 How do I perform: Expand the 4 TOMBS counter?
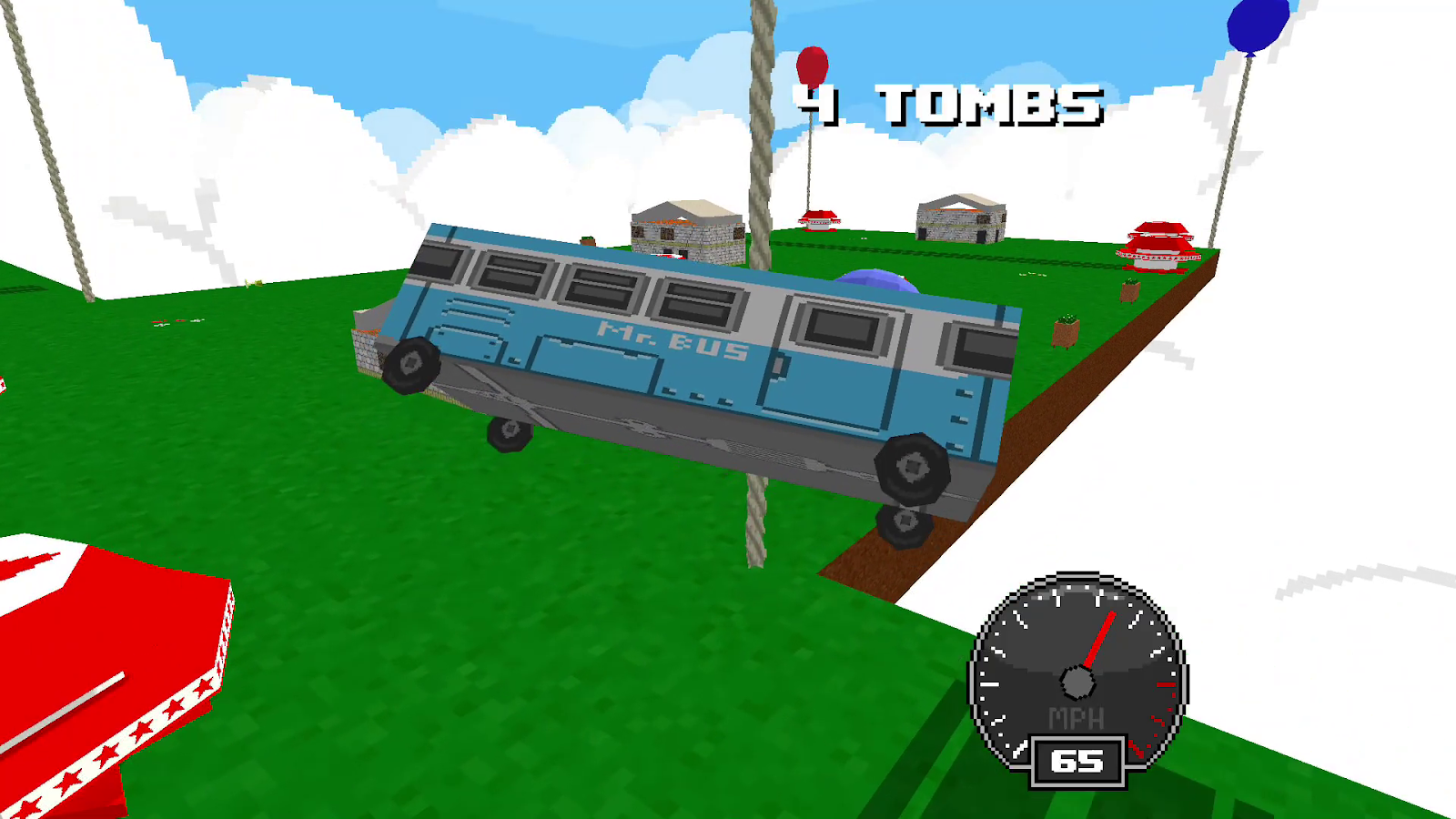[946, 105]
